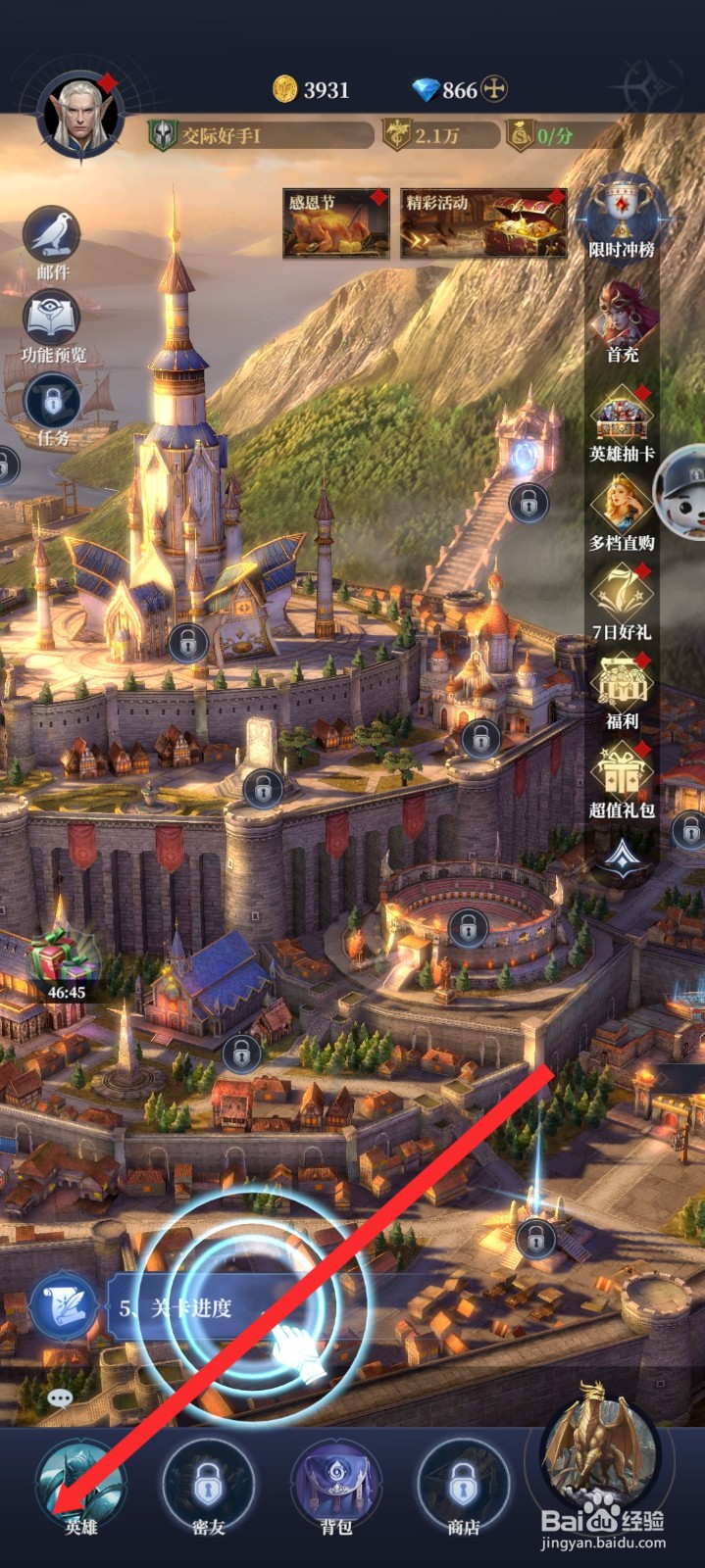Open the 精彩活动 treasure chest banner

483,223
